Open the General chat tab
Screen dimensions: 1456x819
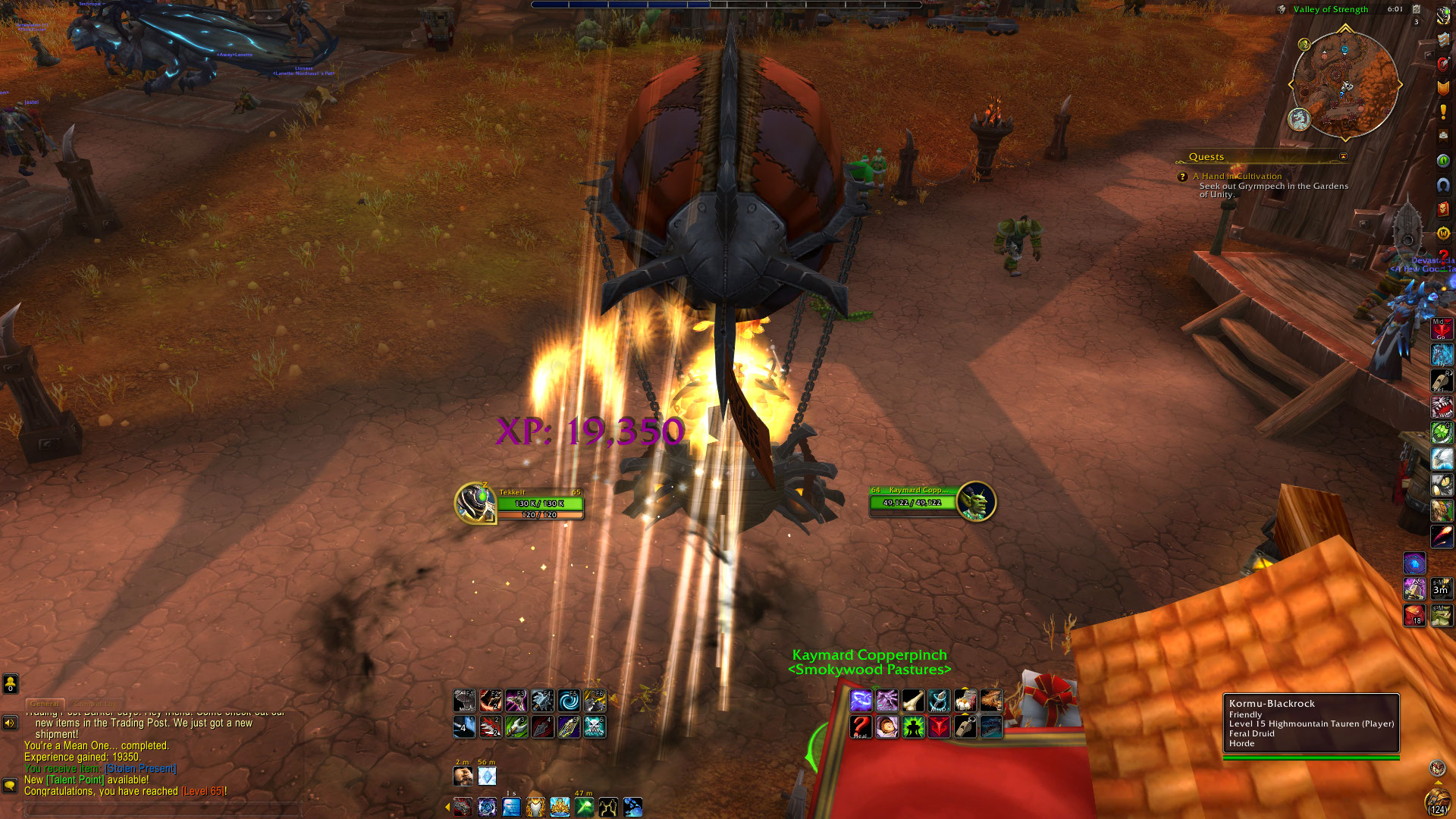45,704
